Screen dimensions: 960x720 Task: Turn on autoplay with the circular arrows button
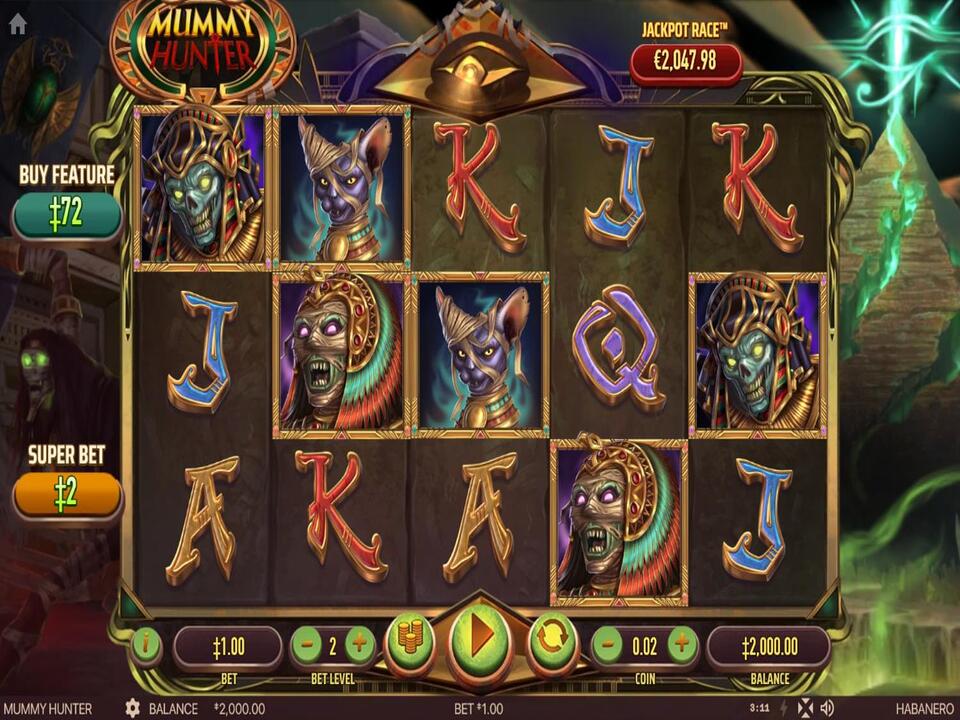pyautogui.click(x=553, y=641)
